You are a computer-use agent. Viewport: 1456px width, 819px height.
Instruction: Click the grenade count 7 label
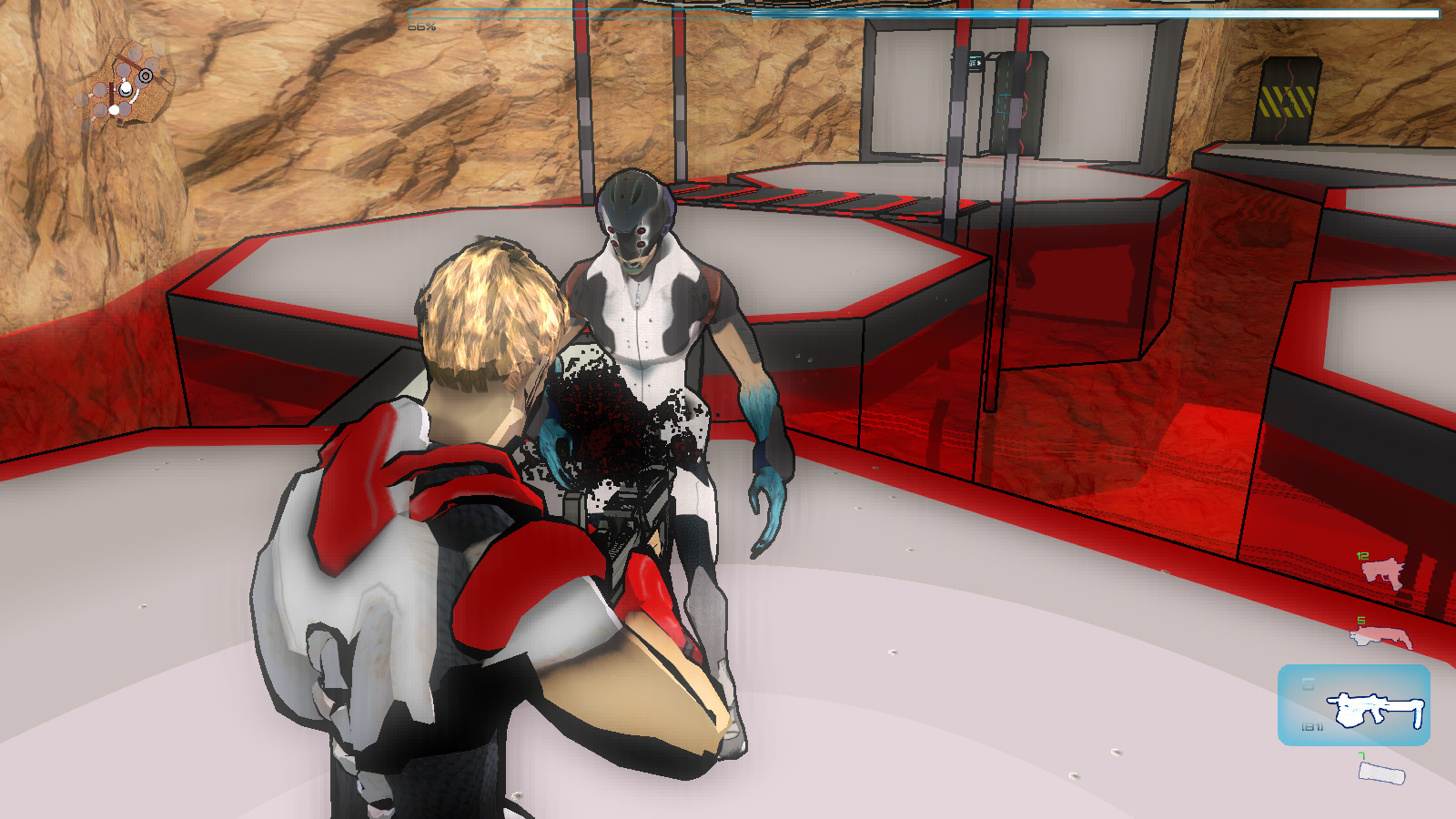coord(1362,754)
